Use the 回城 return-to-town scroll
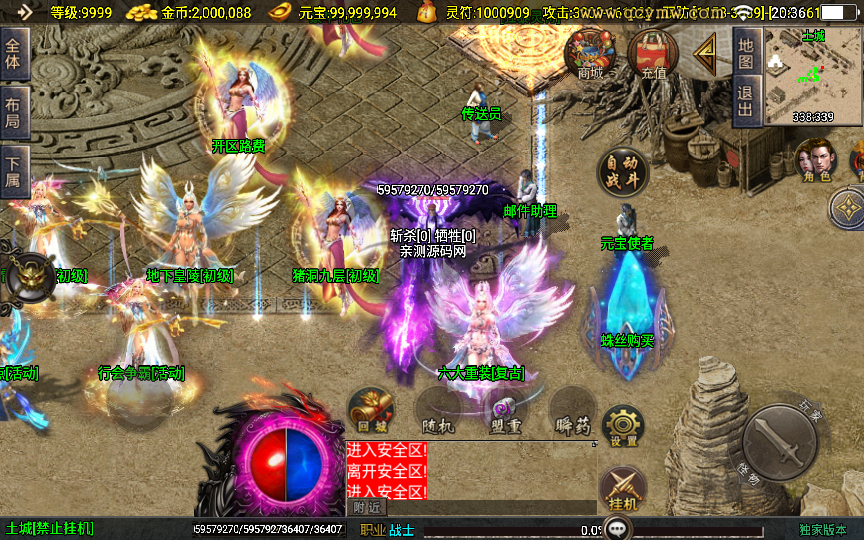This screenshot has width=864, height=540. coord(370,411)
